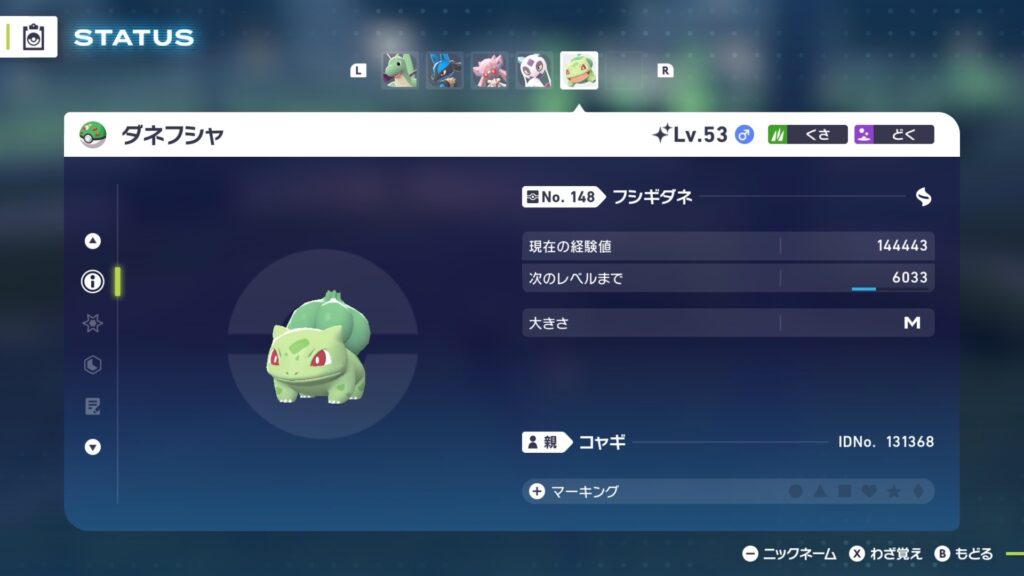Click the ニックネーム nickname option
Image resolution: width=1024 pixels, height=576 pixels.
790,554
